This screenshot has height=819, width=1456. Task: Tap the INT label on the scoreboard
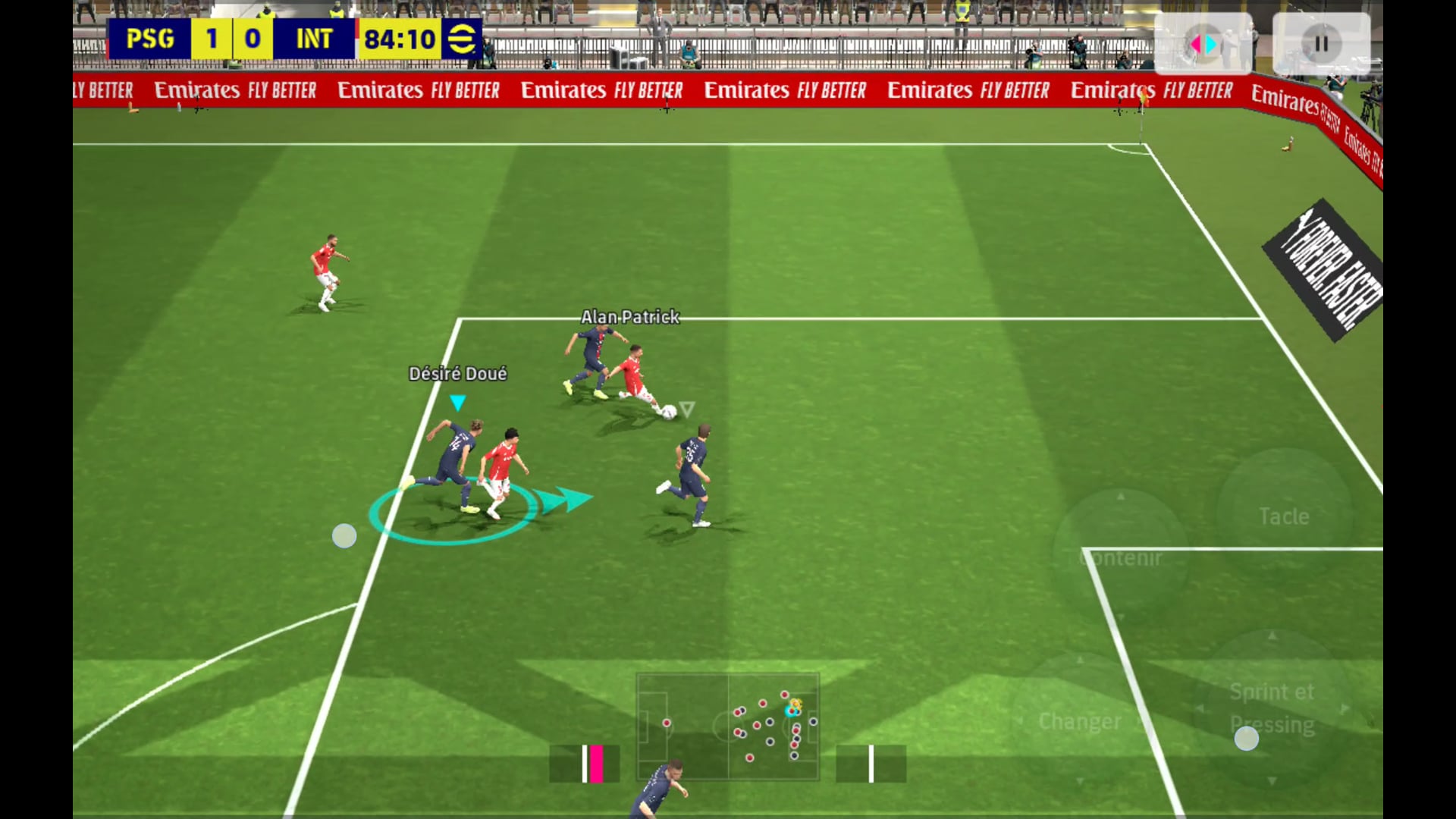(x=316, y=39)
